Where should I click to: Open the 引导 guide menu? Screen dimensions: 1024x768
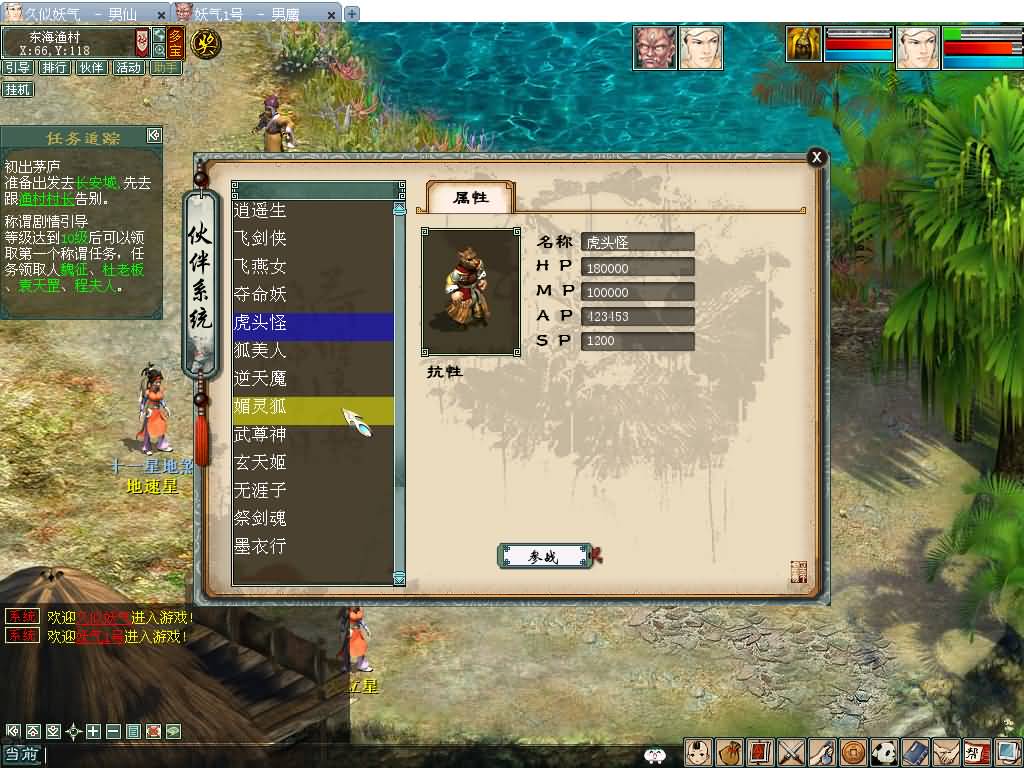tap(17, 68)
